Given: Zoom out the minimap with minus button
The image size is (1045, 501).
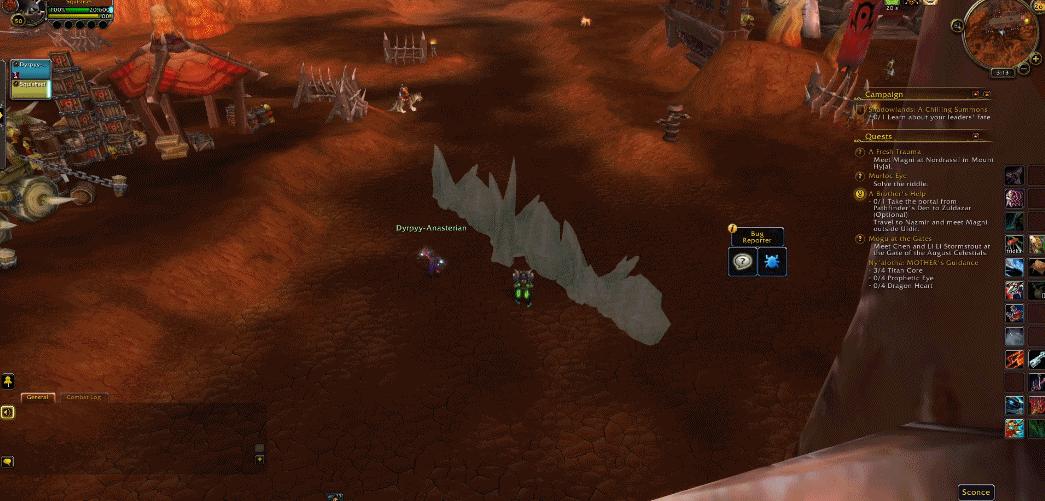Looking at the screenshot, I should pyautogui.click(x=1024, y=68).
